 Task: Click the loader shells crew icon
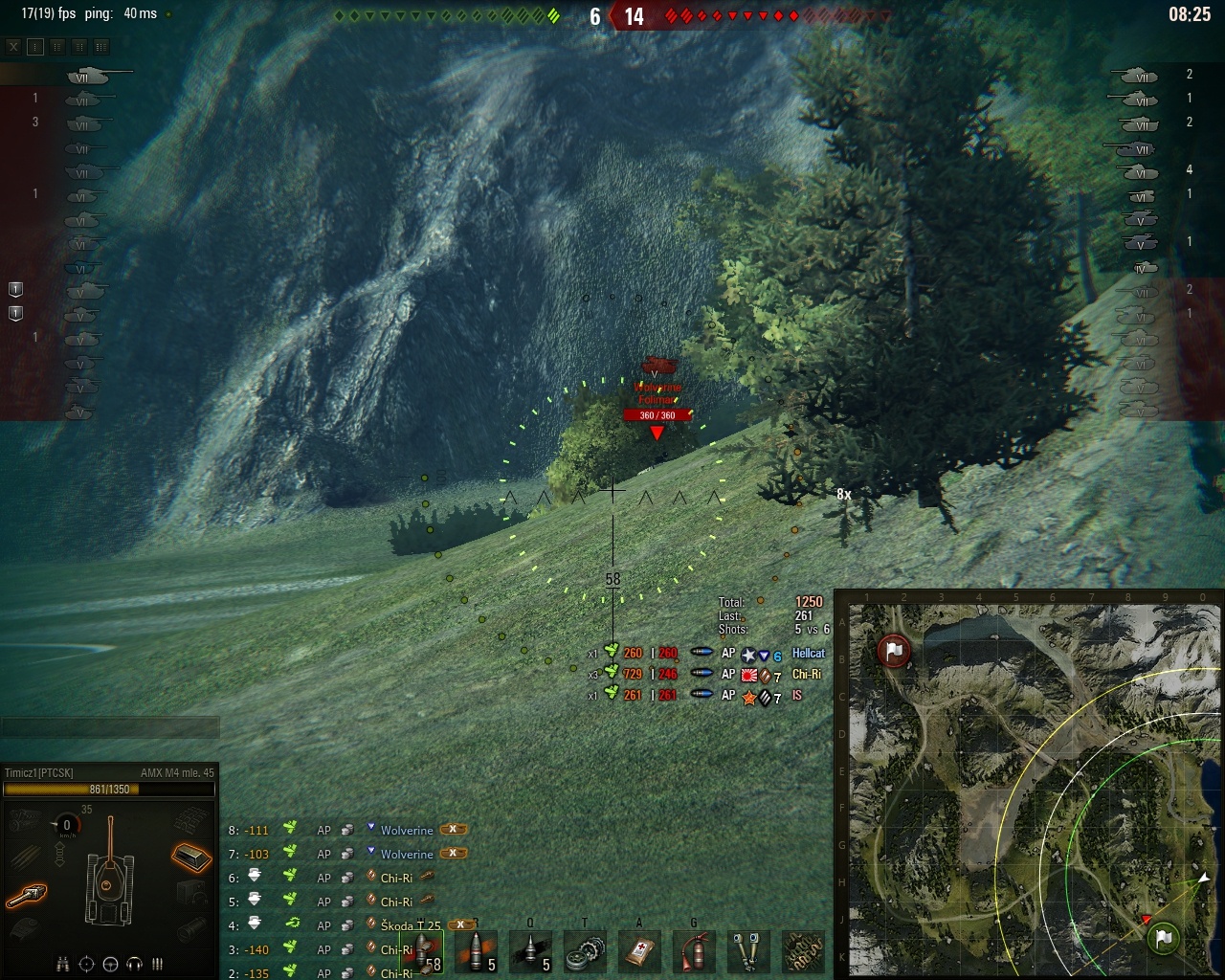[158, 964]
